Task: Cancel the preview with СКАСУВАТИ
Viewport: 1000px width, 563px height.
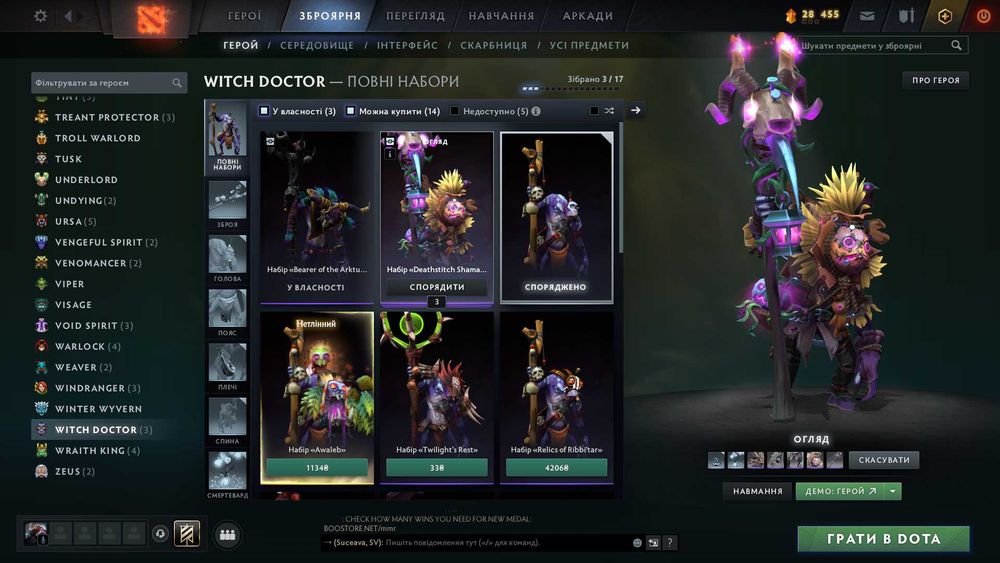Action: (884, 460)
